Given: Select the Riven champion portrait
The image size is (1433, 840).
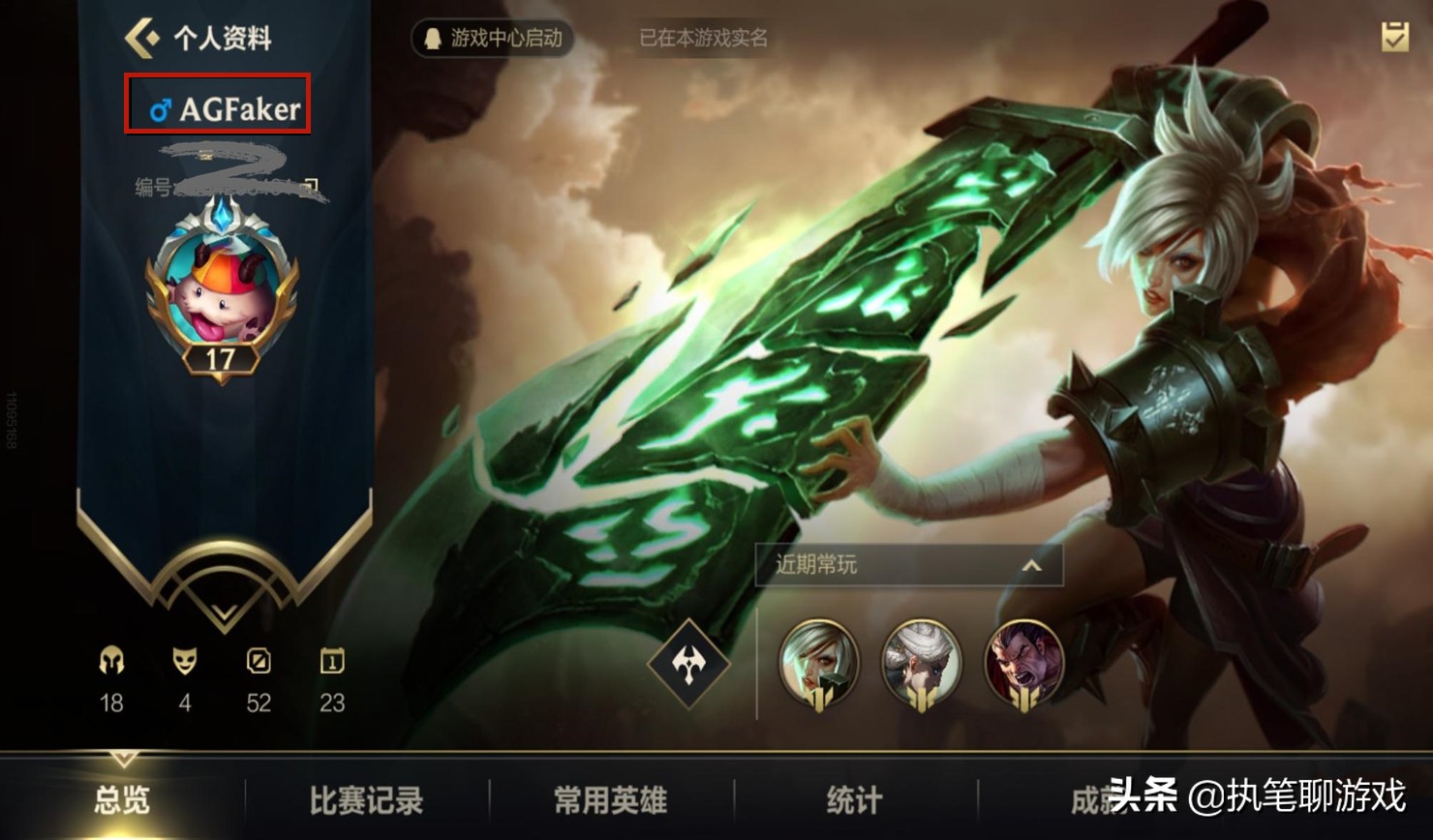Looking at the screenshot, I should [x=819, y=663].
